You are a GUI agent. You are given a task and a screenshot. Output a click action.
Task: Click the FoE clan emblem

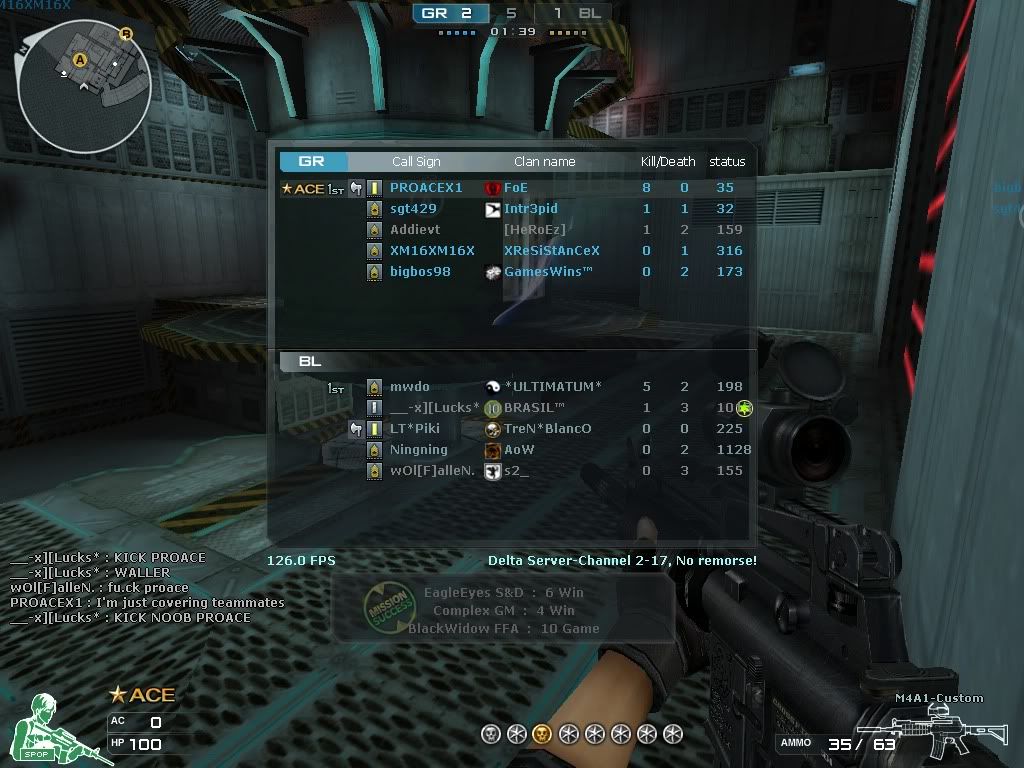492,188
